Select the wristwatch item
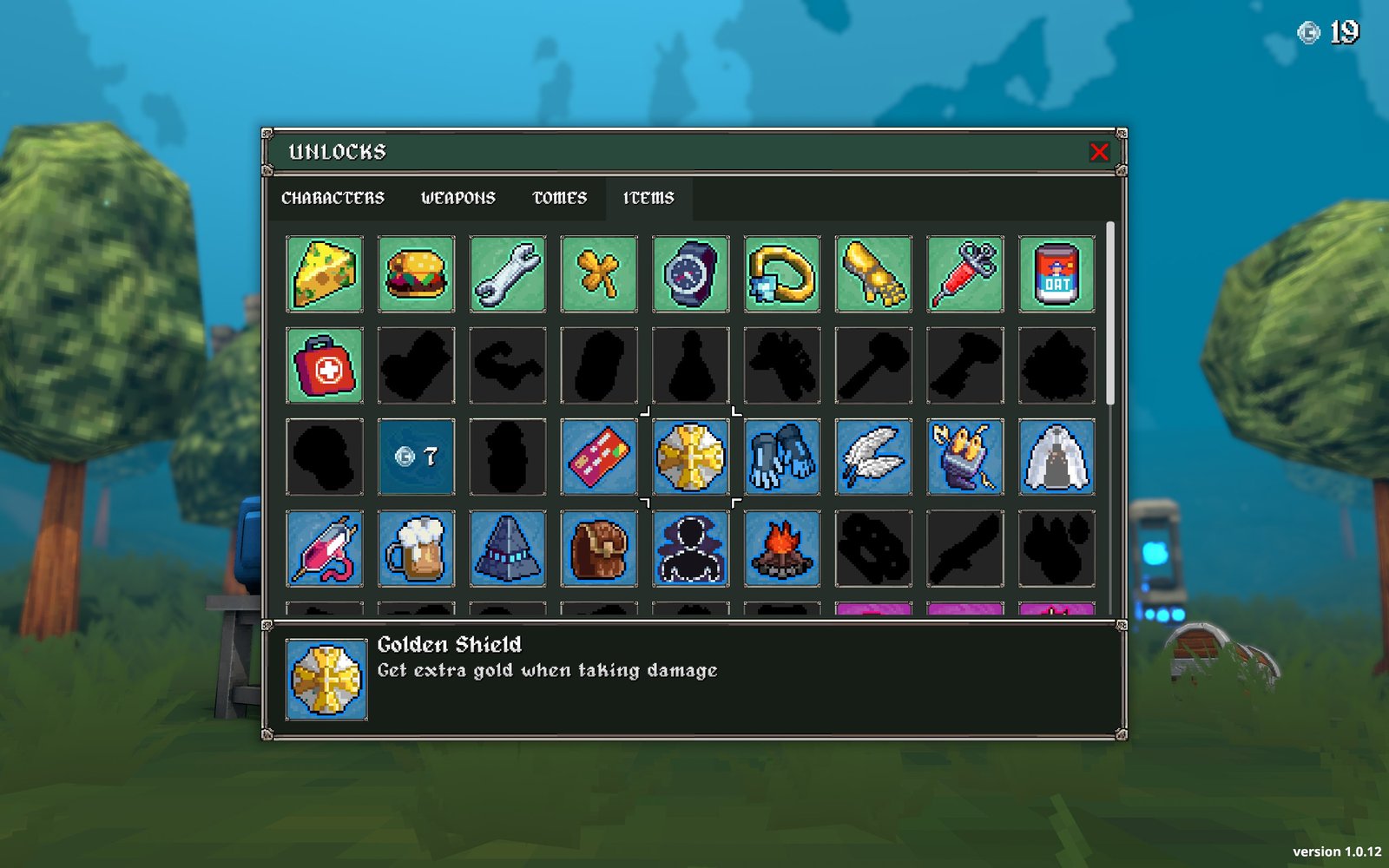Viewport: 1389px width, 868px height. click(691, 274)
